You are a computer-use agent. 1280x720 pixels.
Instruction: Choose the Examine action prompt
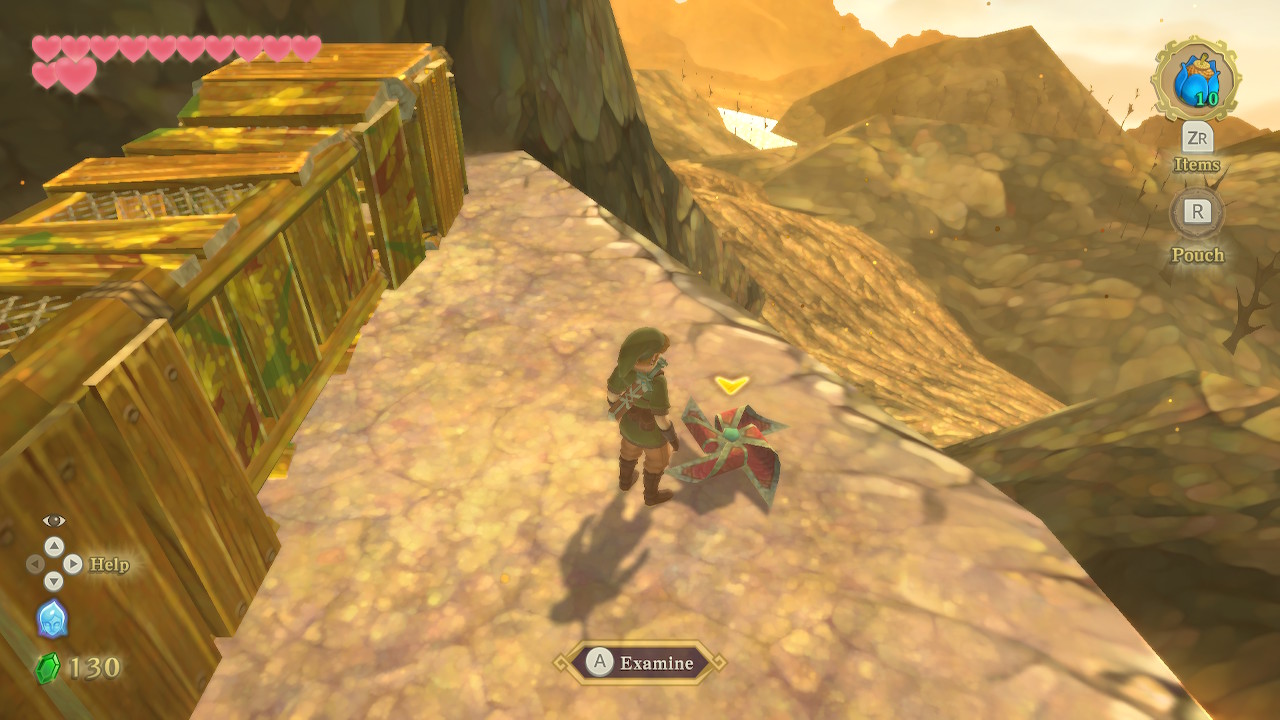tap(640, 662)
